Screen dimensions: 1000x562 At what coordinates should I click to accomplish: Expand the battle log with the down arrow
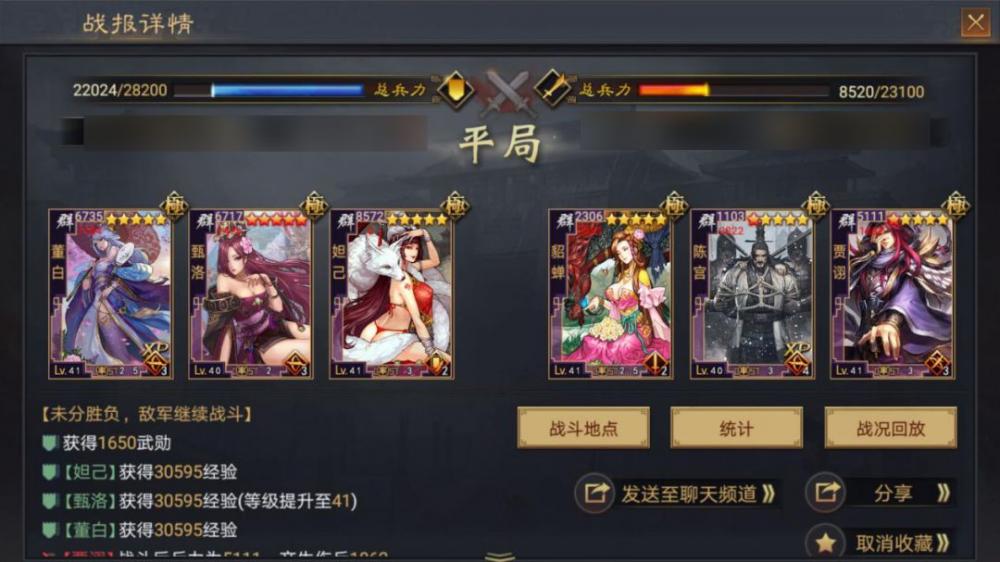500,555
